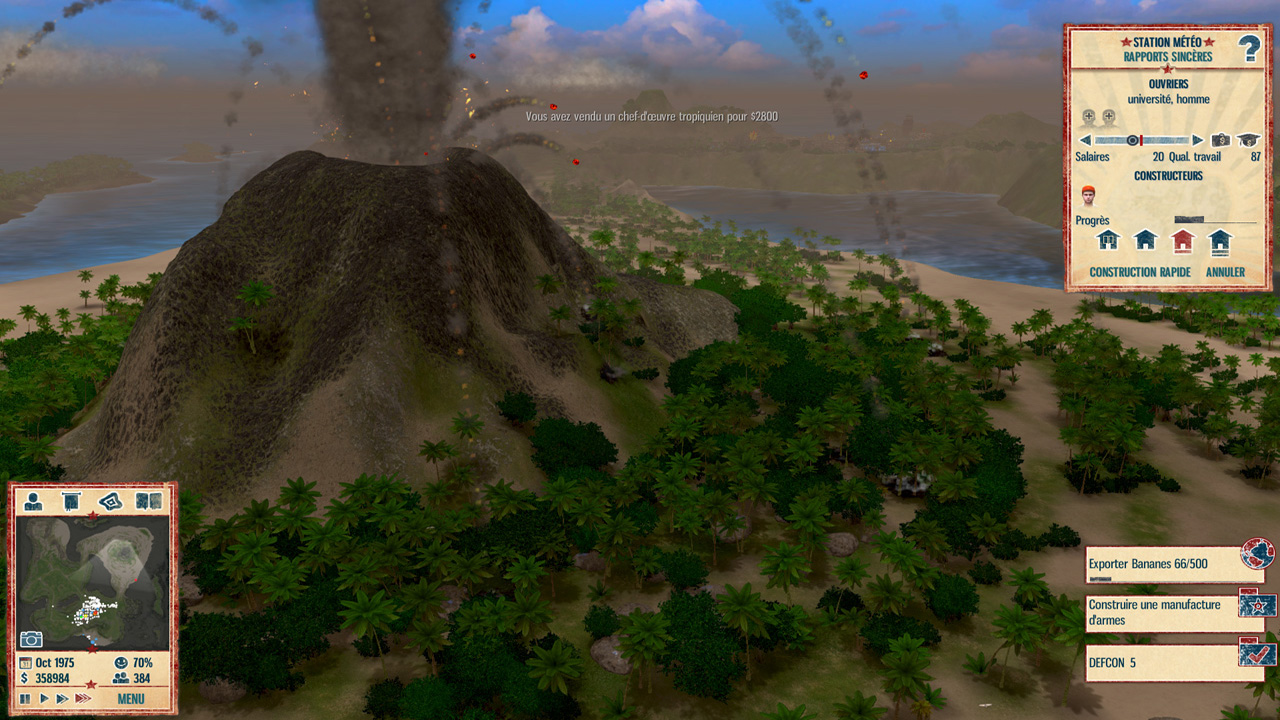Click the graduation cap icon
The image size is (1280, 720).
coord(1247,140)
